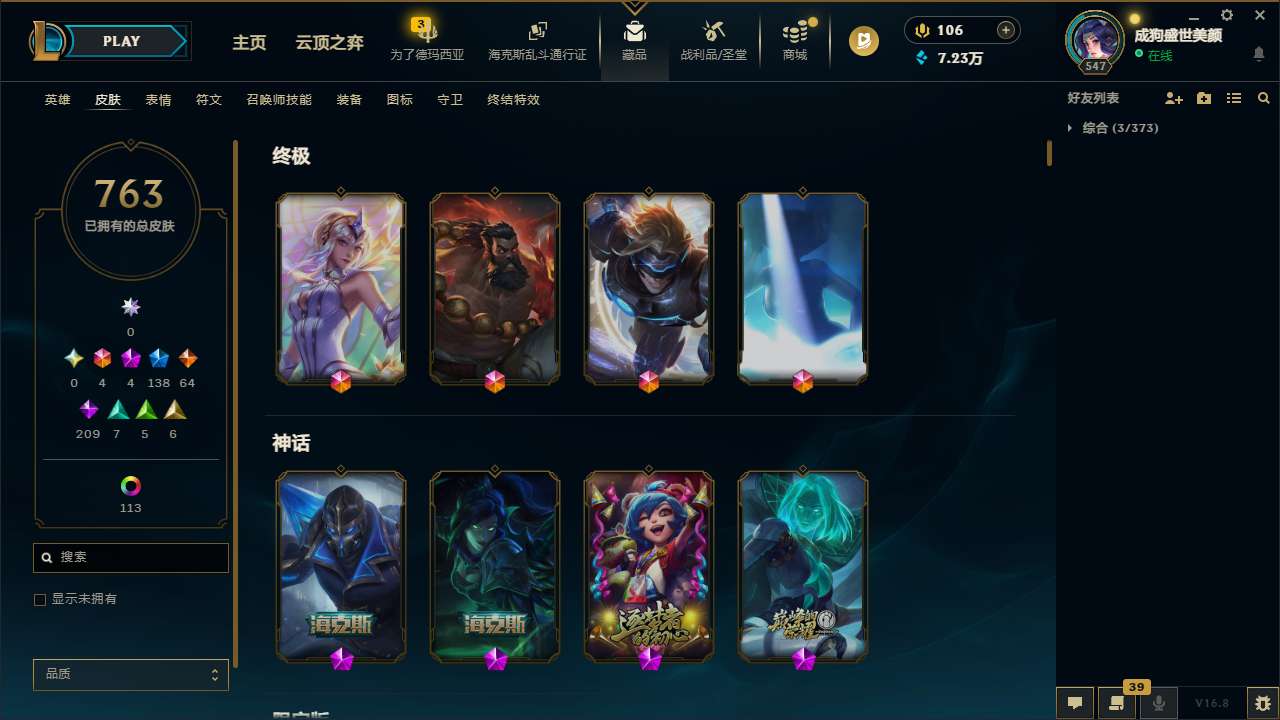Switch to the 英雄 tab

pos(57,99)
